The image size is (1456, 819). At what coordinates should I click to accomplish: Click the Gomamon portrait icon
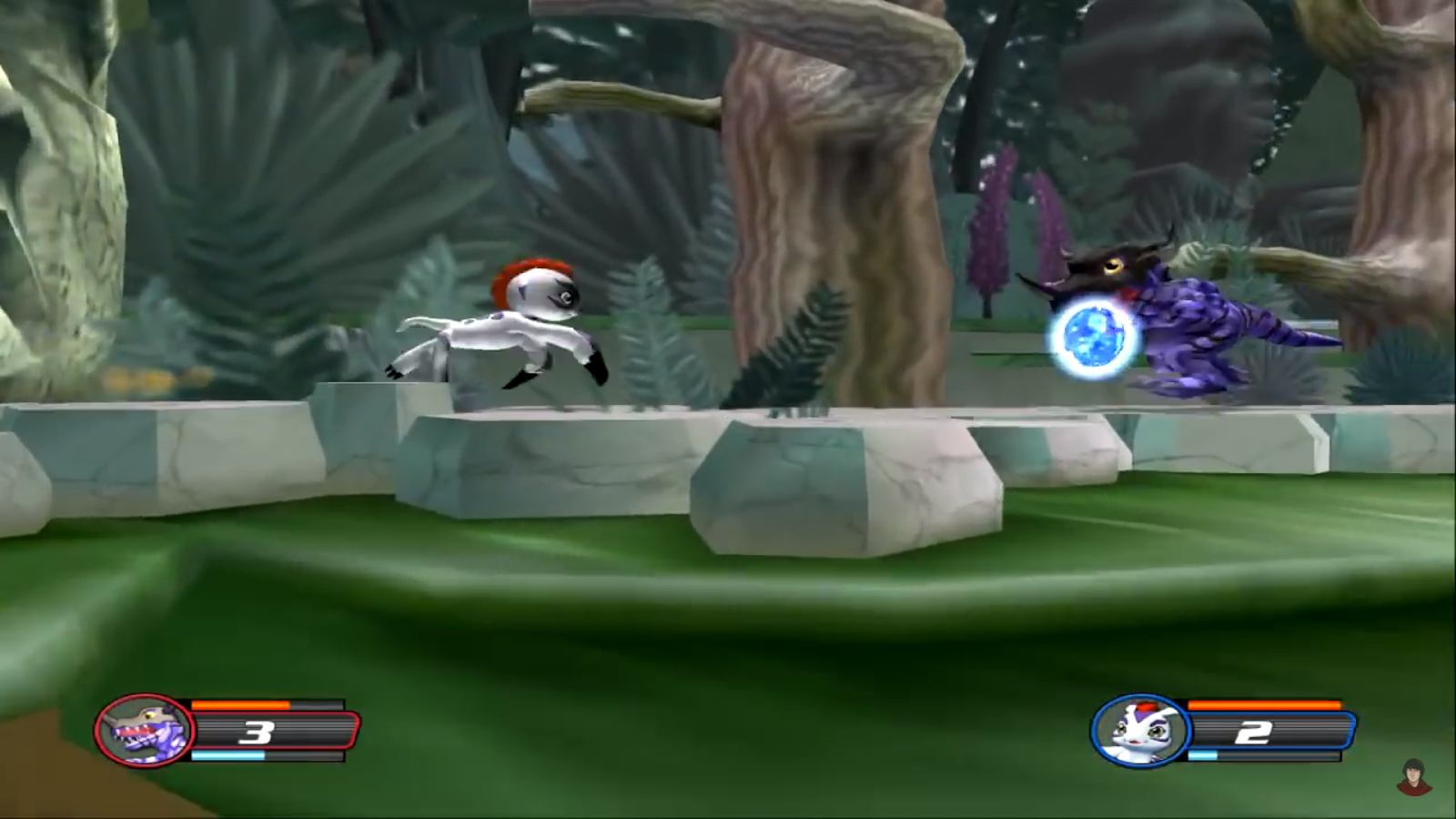click(1141, 729)
